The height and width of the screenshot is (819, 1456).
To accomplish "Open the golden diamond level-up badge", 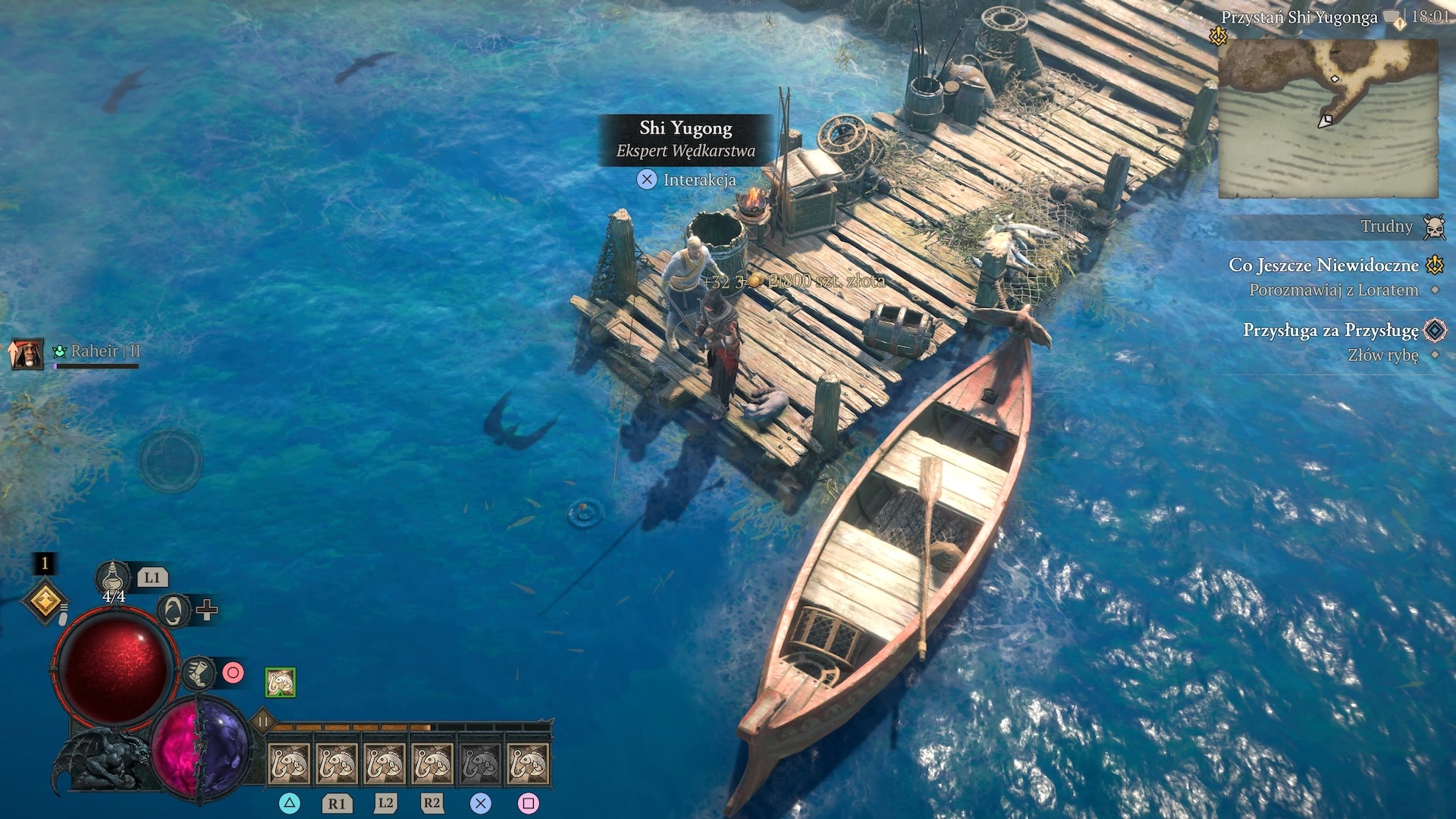I will pos(45,602).
